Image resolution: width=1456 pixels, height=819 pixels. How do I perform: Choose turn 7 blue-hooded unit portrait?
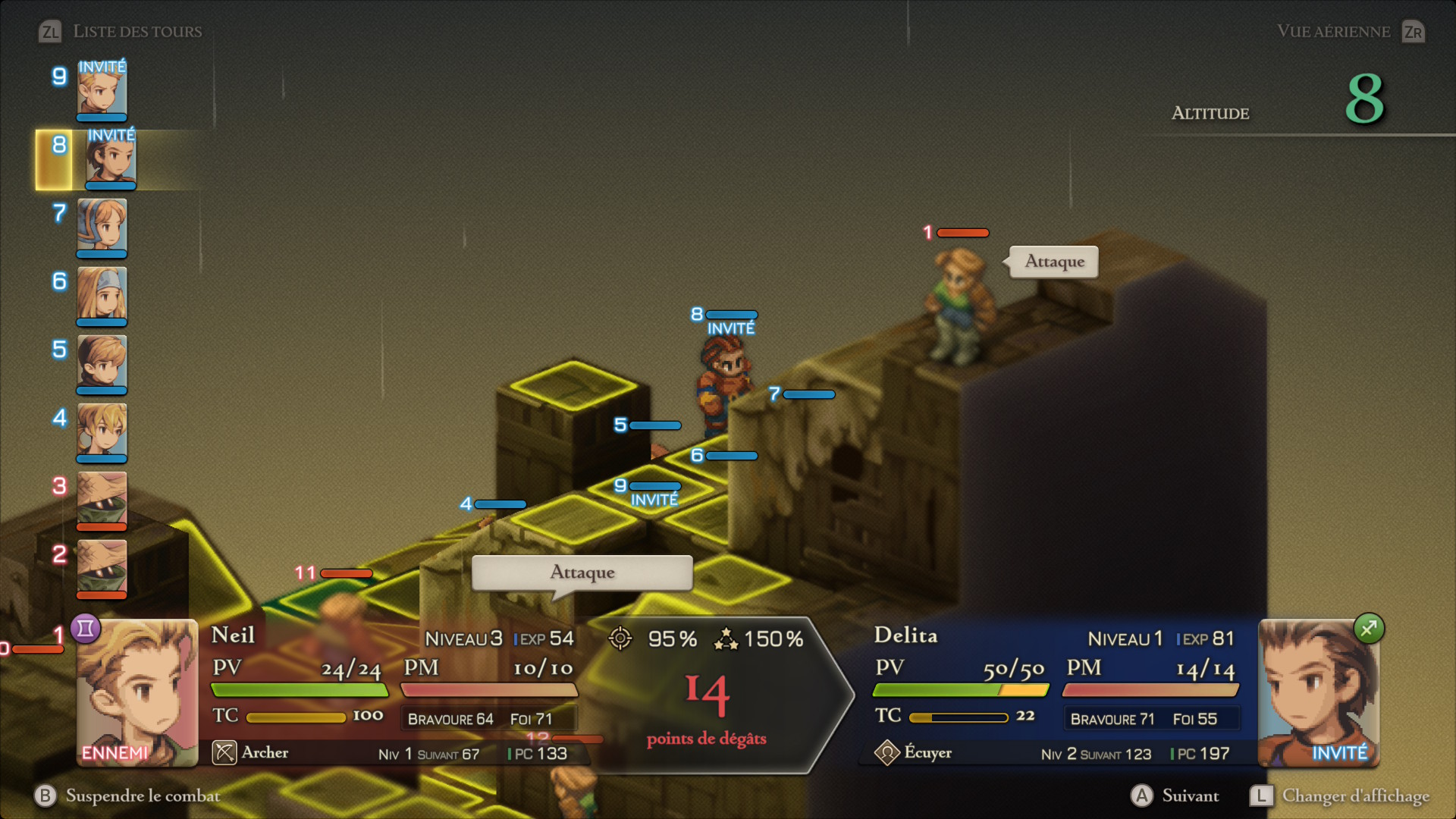tap(102, 226)
